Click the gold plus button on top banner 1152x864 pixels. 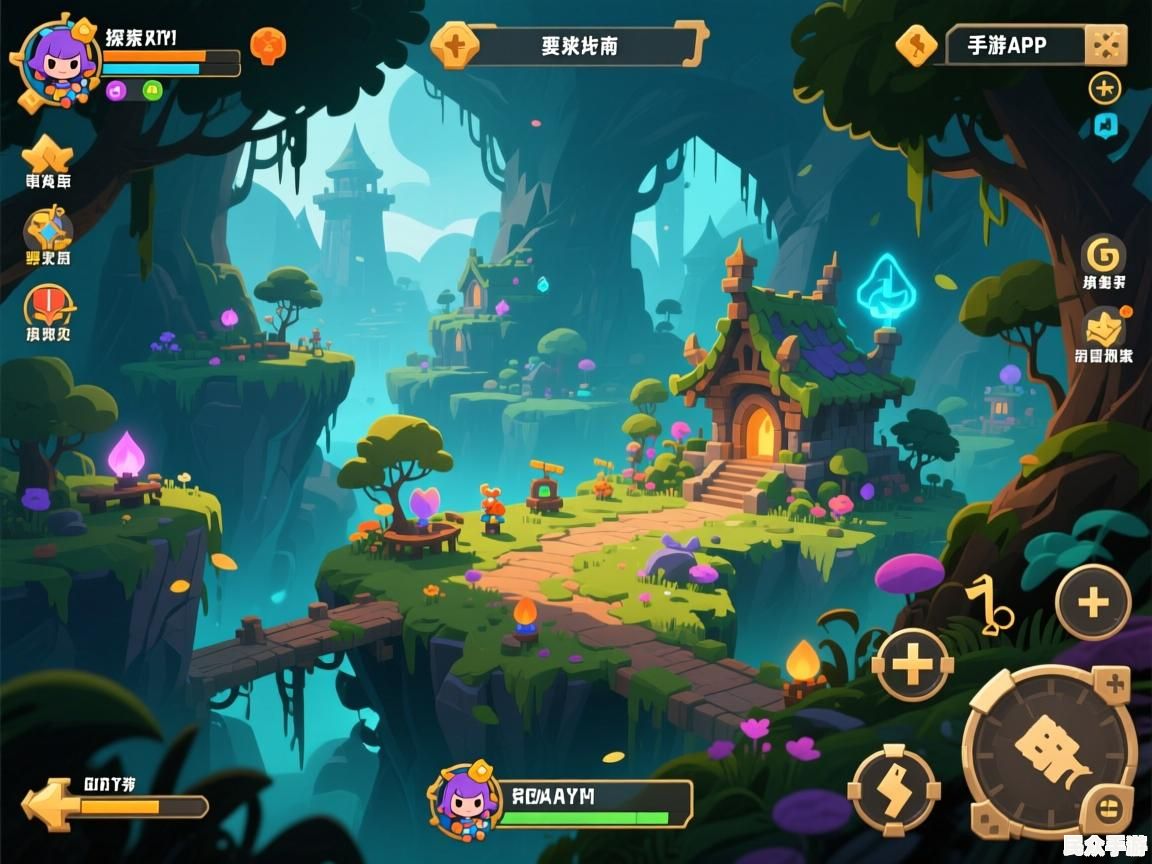point(455,46)
